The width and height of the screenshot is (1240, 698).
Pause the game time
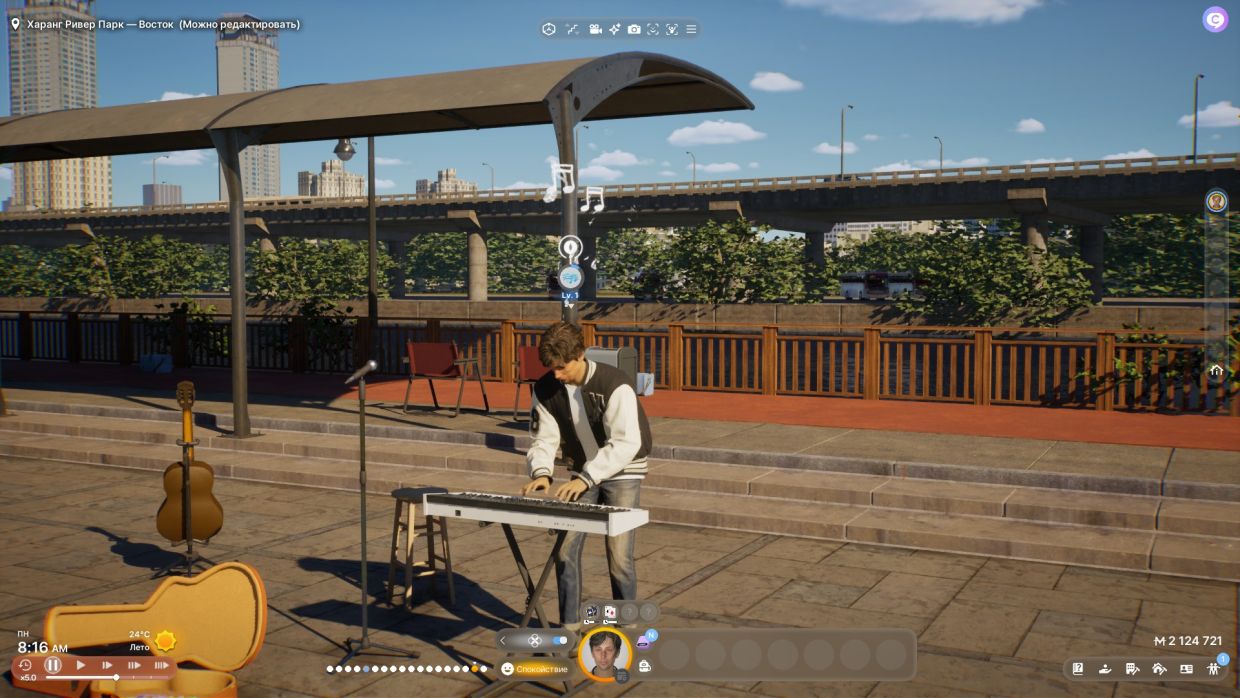pos(53,665)
